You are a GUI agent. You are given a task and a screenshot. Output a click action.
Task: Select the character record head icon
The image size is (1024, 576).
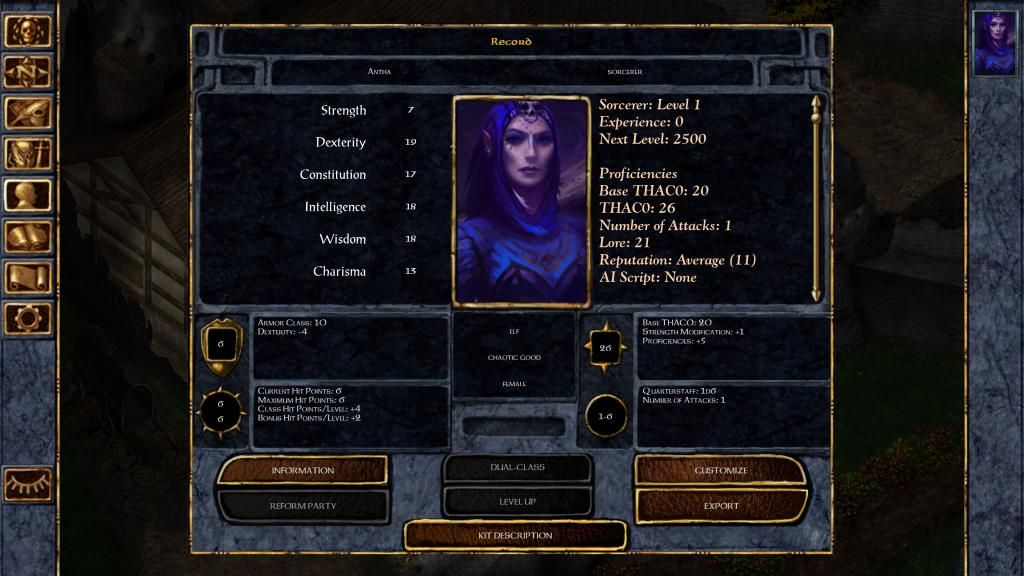click(28, 195)
